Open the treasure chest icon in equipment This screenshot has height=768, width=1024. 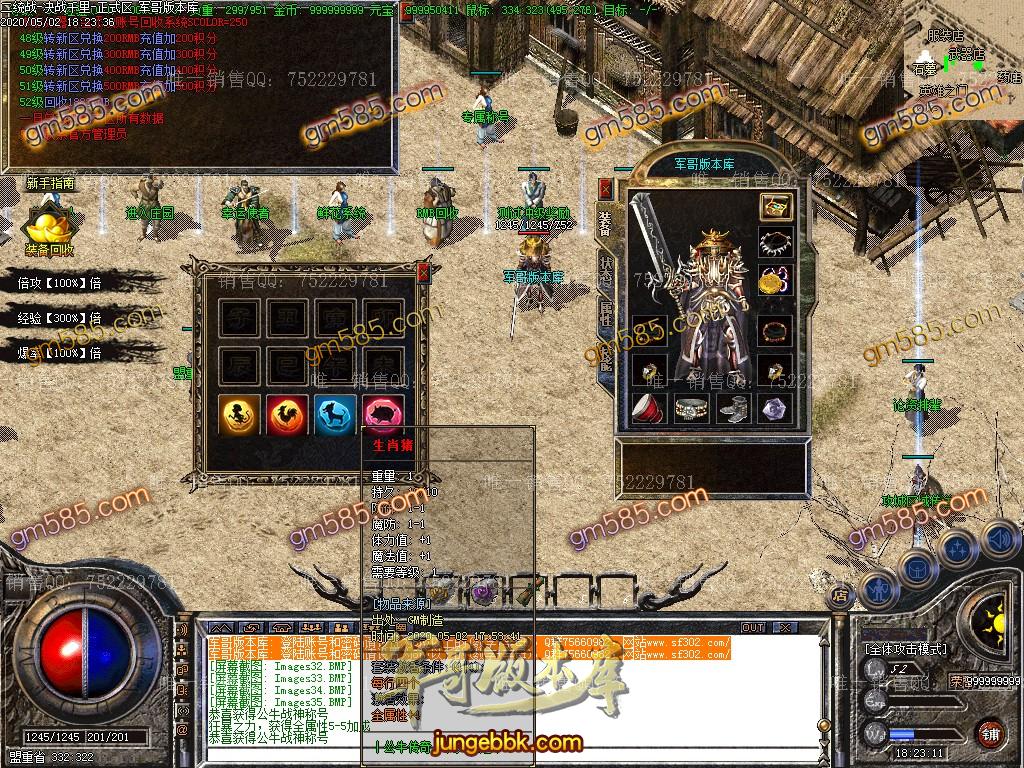(775, 207)
